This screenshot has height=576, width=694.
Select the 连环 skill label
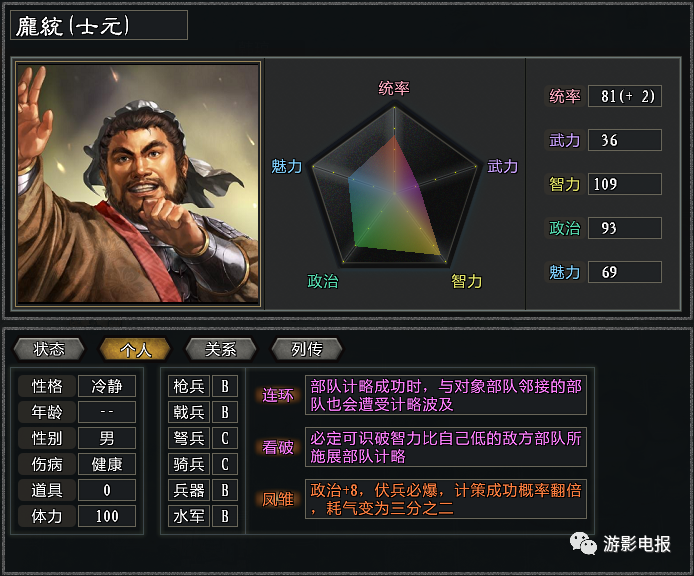pos(278,395)
